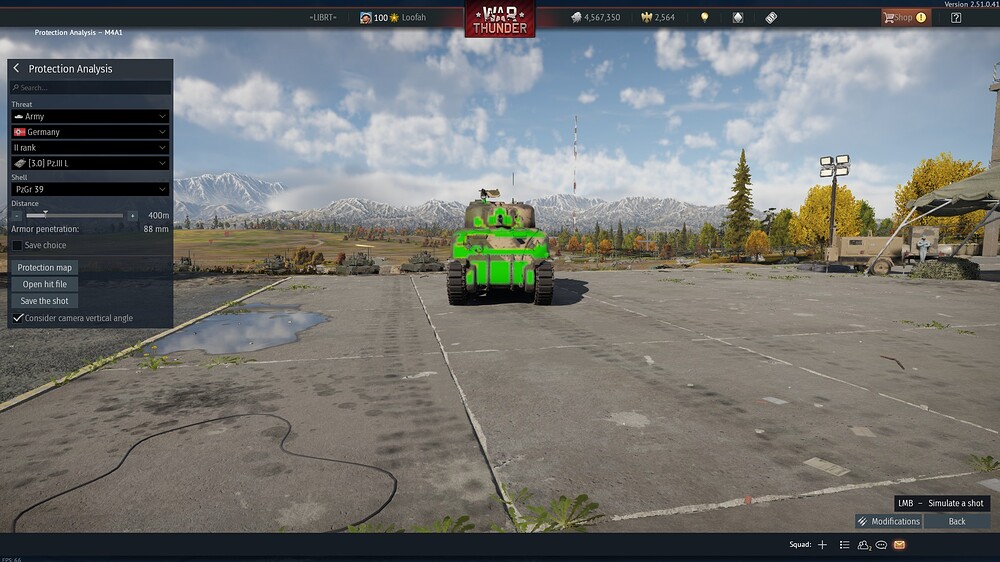
Task: Go back using the Protection Analysis arrow
Action: [x=16, y=68]
